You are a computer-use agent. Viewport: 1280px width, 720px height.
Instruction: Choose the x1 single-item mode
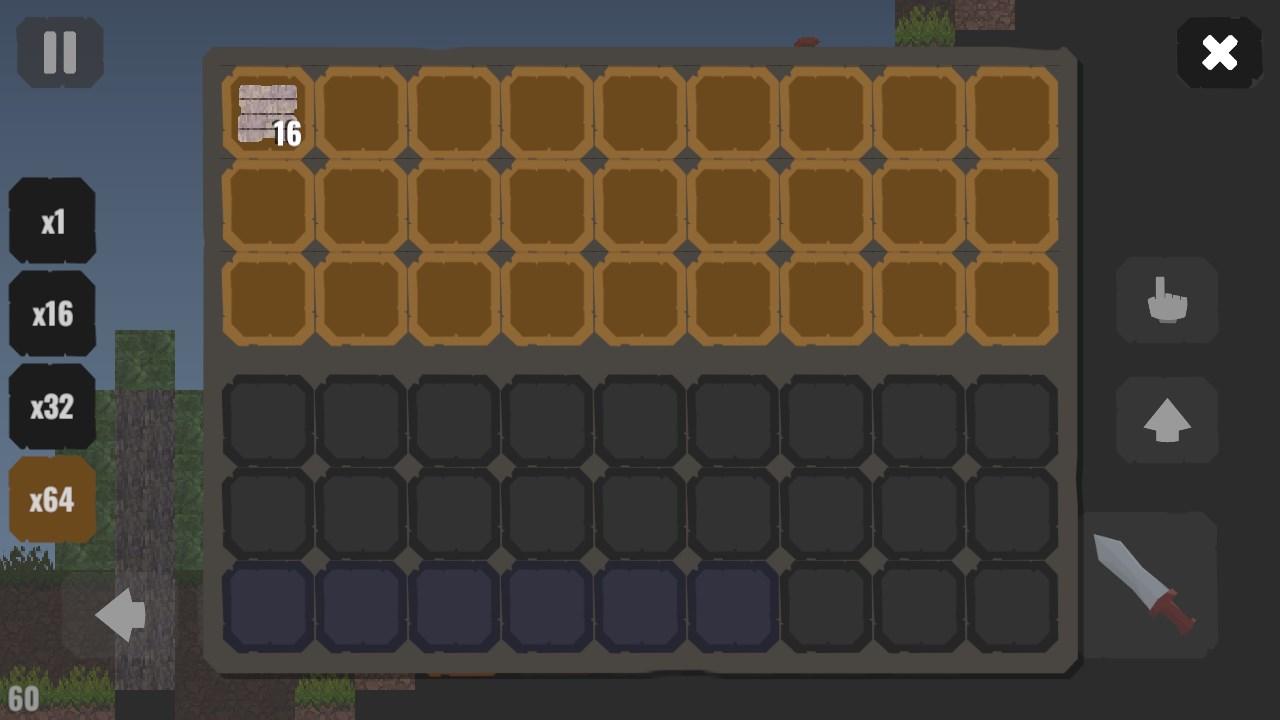point(52,220)
